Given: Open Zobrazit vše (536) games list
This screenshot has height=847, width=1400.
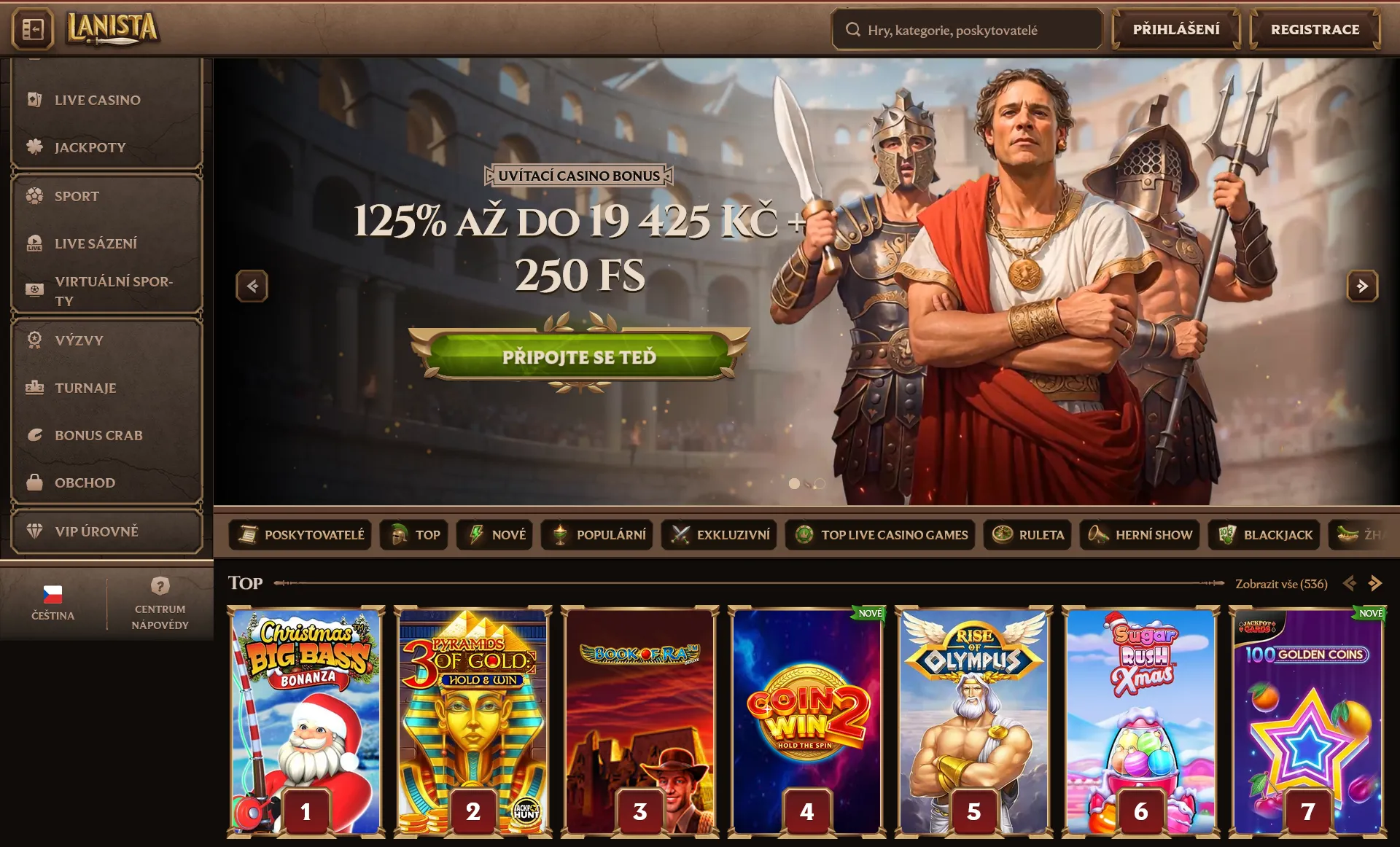Looking at the screenshot, I should coord(1280,583).
